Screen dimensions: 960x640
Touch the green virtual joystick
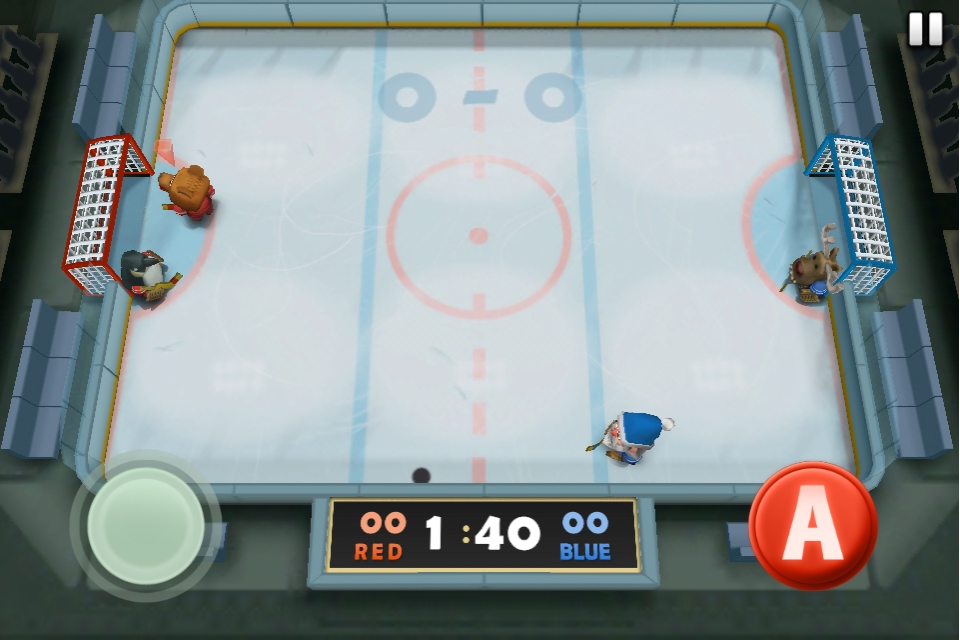coord(146,524)
